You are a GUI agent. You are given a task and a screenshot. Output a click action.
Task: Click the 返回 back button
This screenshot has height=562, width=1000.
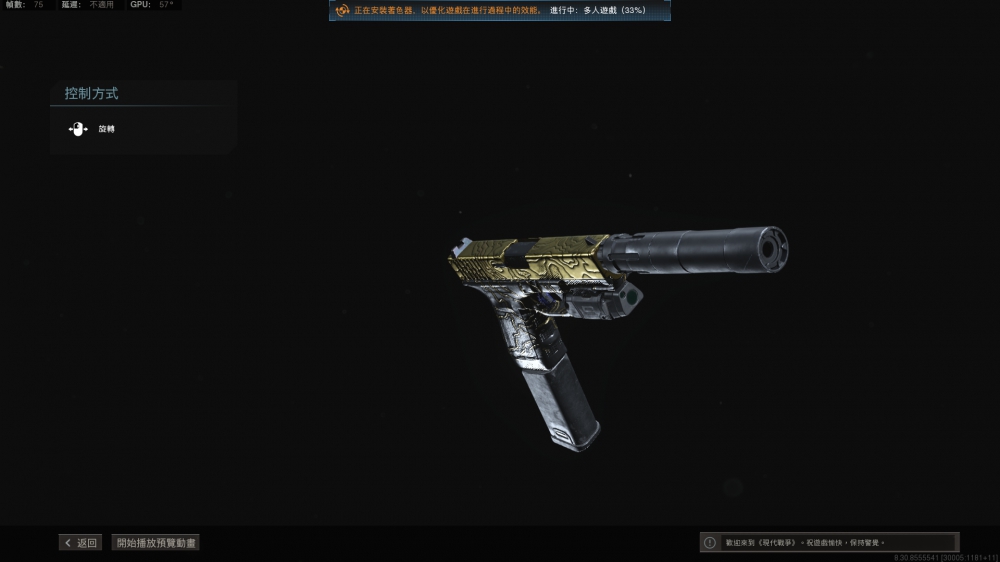[81, 543]
